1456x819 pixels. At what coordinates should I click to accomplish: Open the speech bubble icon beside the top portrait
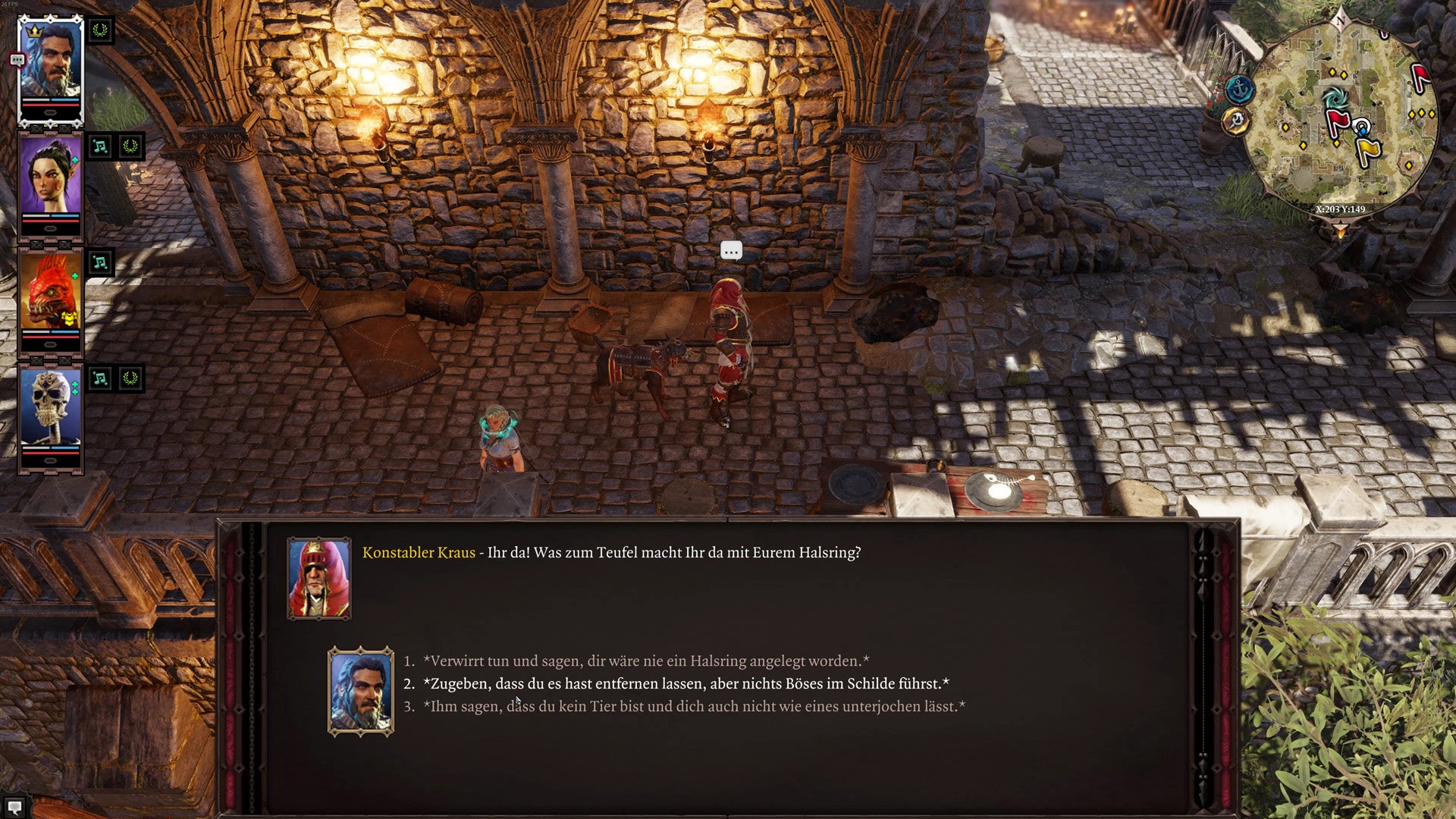tap(17, 58)
